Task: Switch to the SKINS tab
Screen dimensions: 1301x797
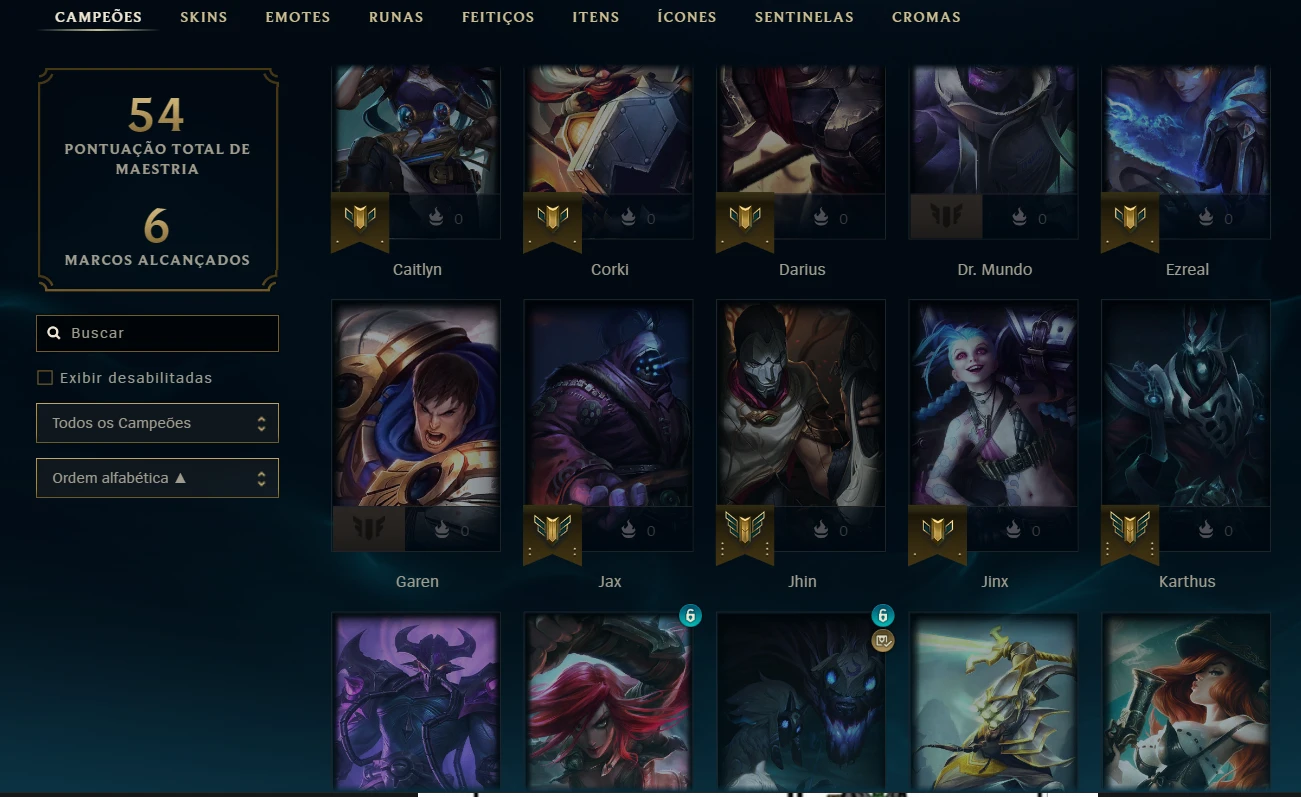Action: 203,17
